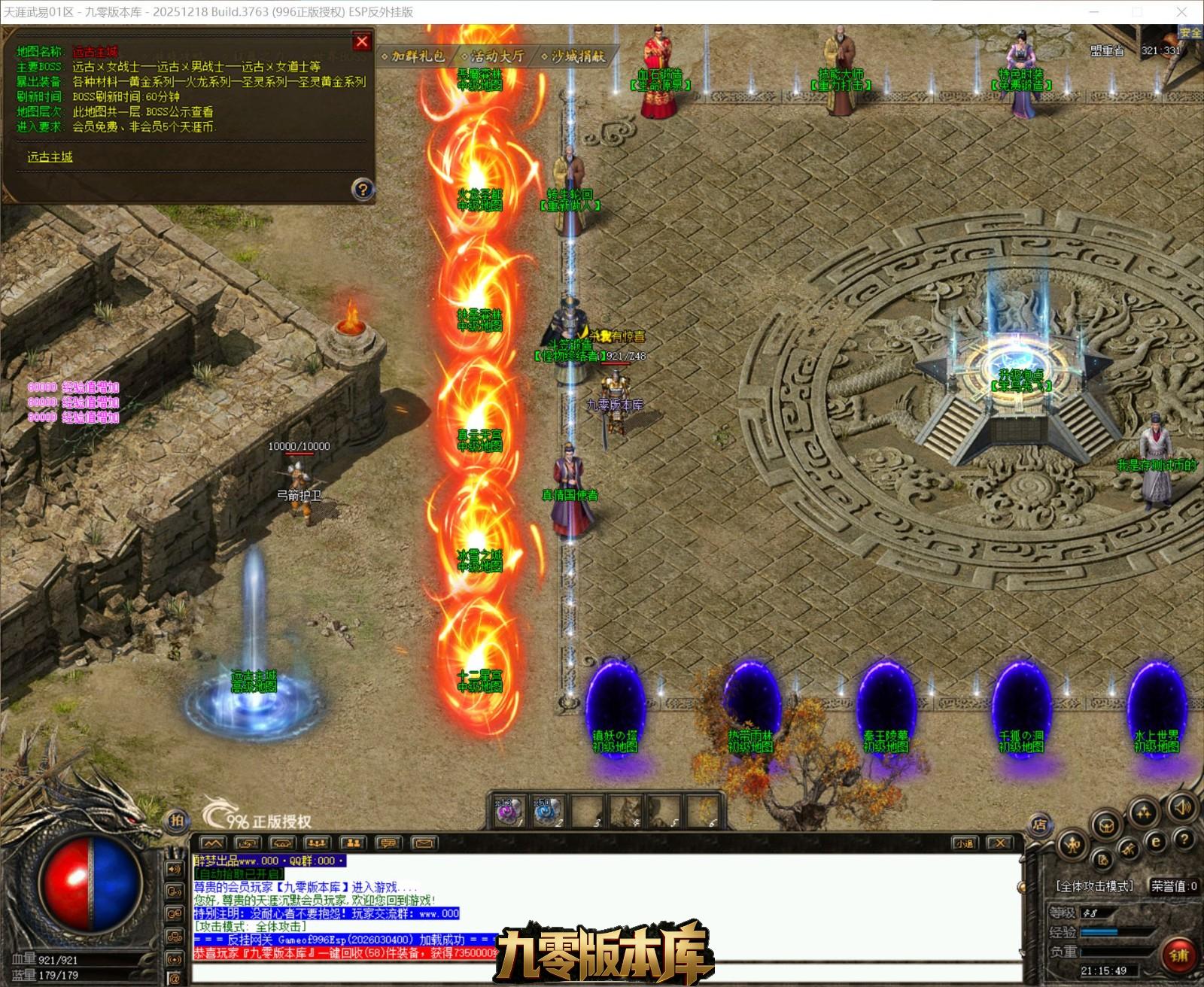The image size is (1204, 987).
Task: Click the 小退 logout button
Action: [x=965, y=843]
